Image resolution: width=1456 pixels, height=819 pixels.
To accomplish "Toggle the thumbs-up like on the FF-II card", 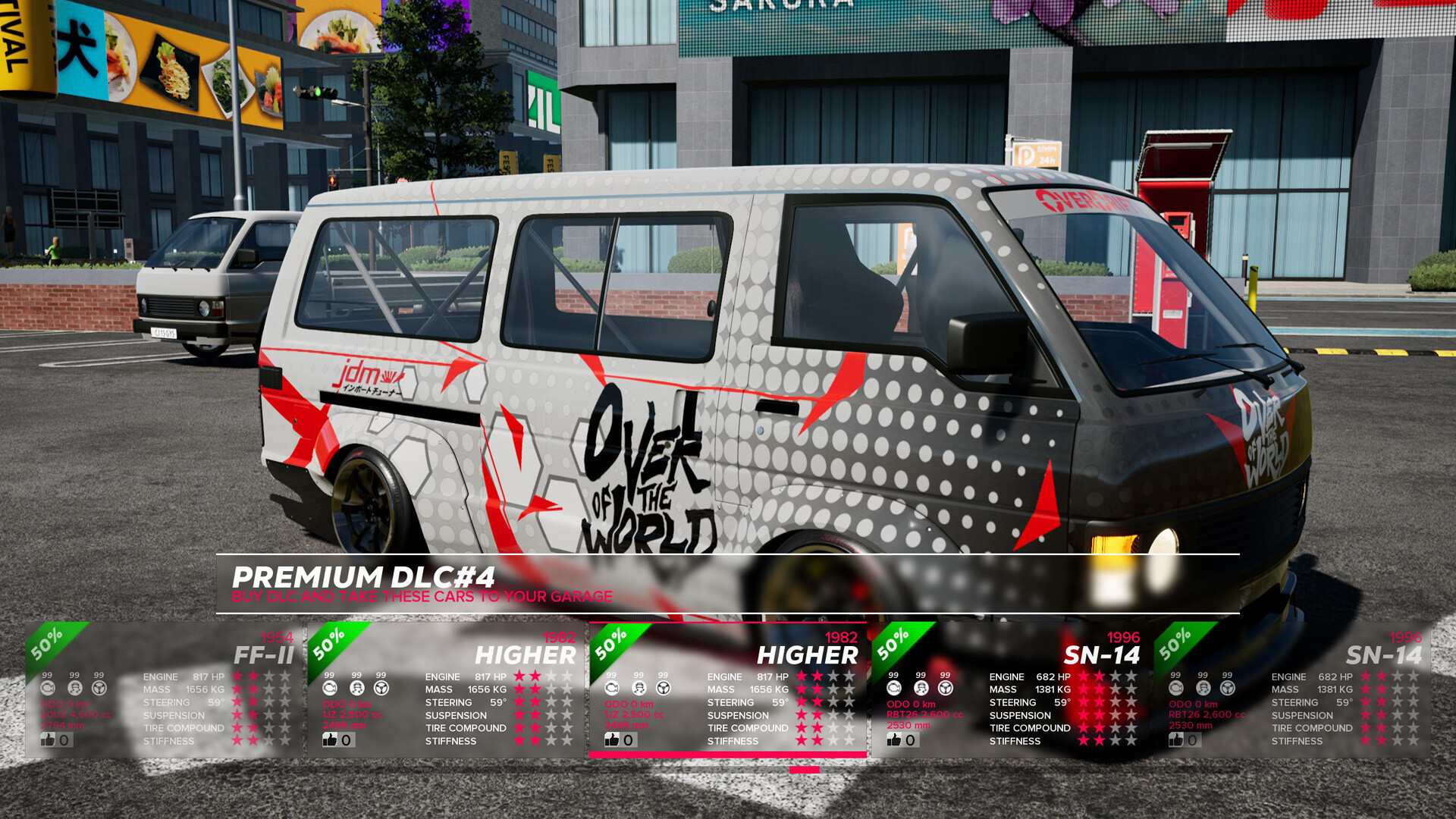I will [x=47, y=739].
